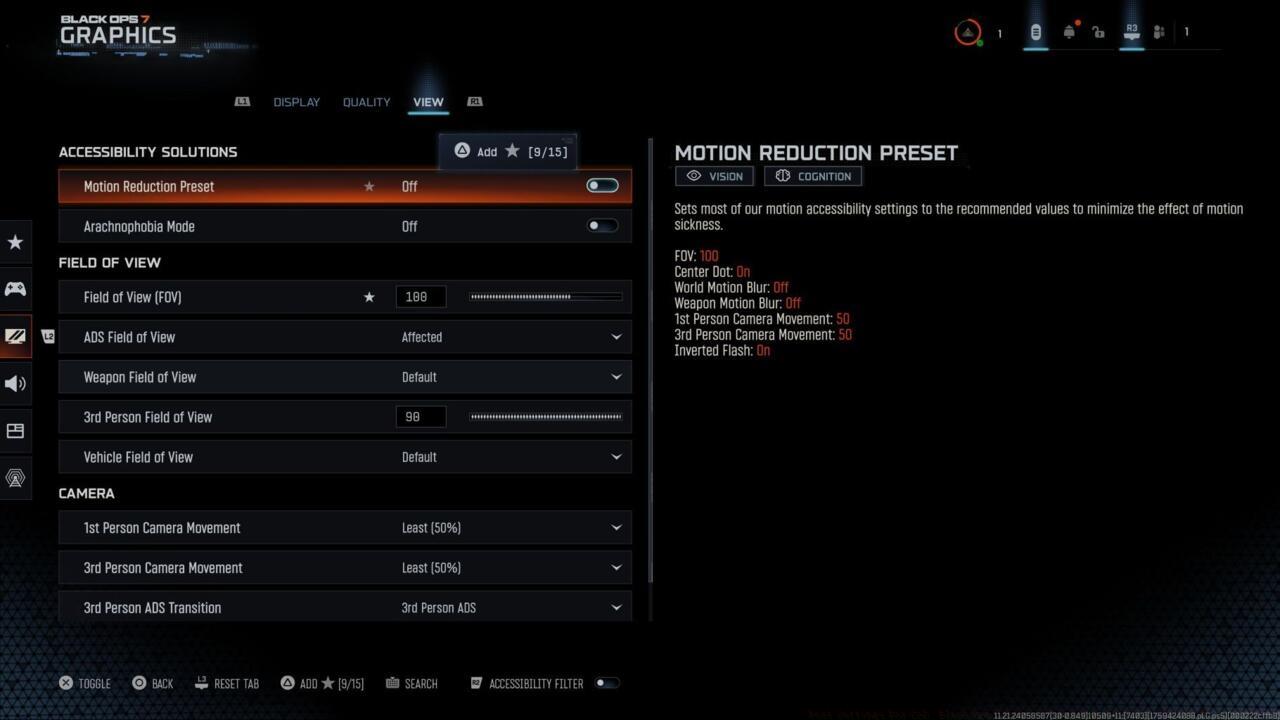
Task: Open the Audio settings section
Action: point(15,383)
